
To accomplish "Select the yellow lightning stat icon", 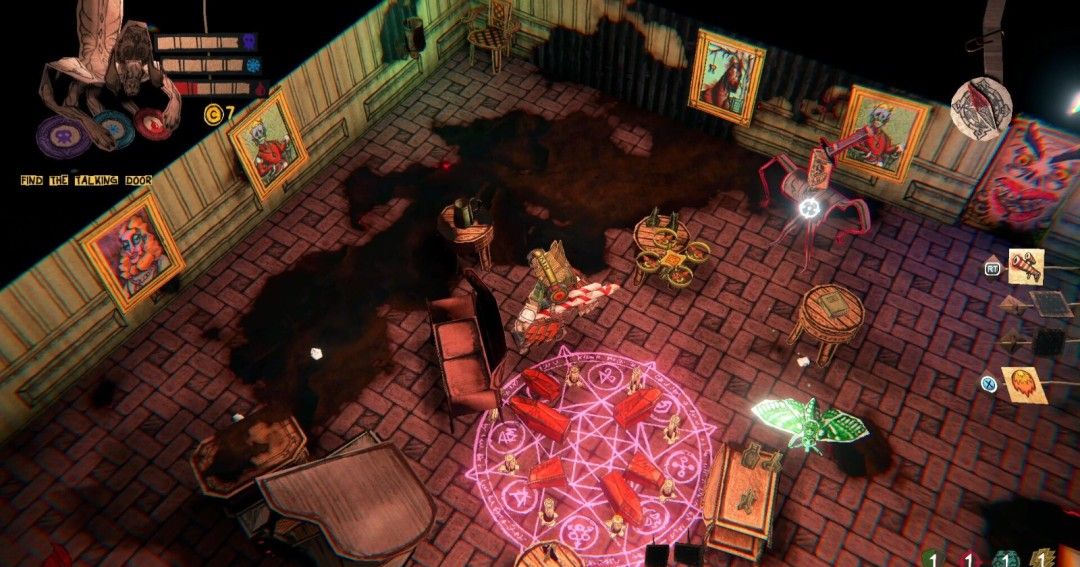I will pos(1042,560).
